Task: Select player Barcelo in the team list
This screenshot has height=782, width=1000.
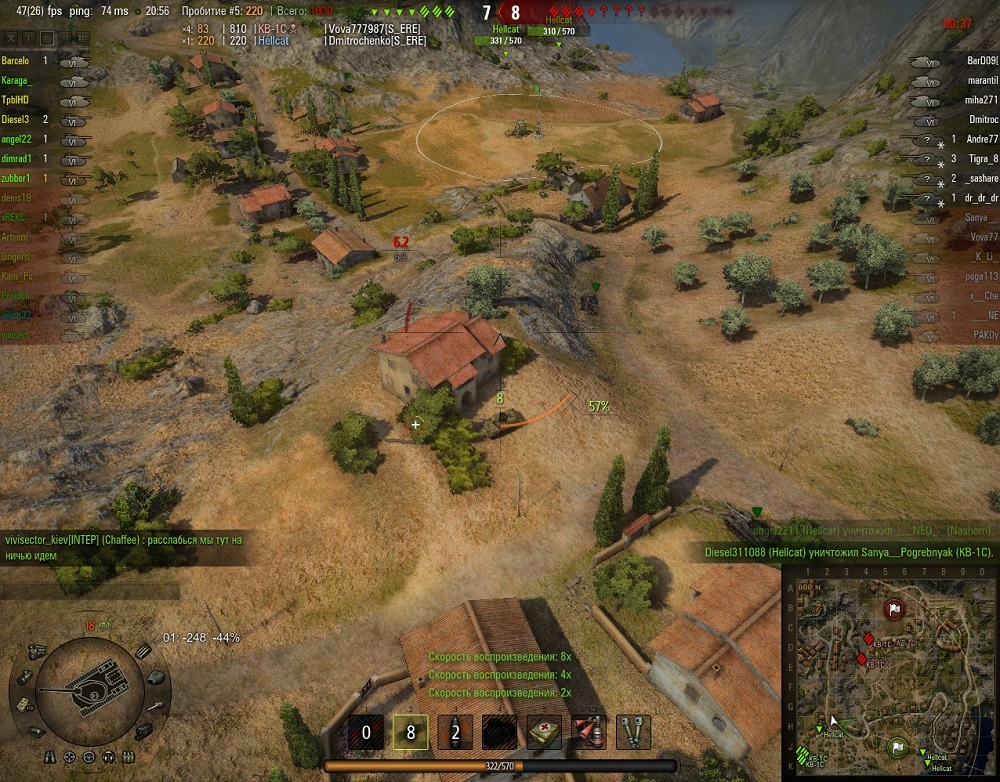Action: point(17,61)
